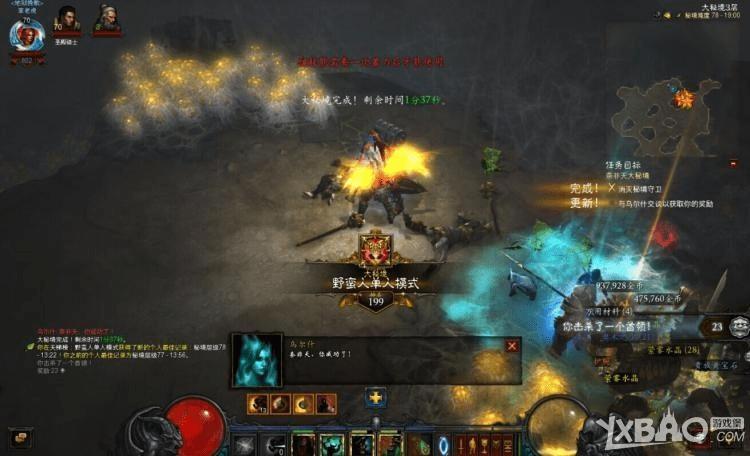
Task: Open the chat button at bottom left
Action: 20,438
